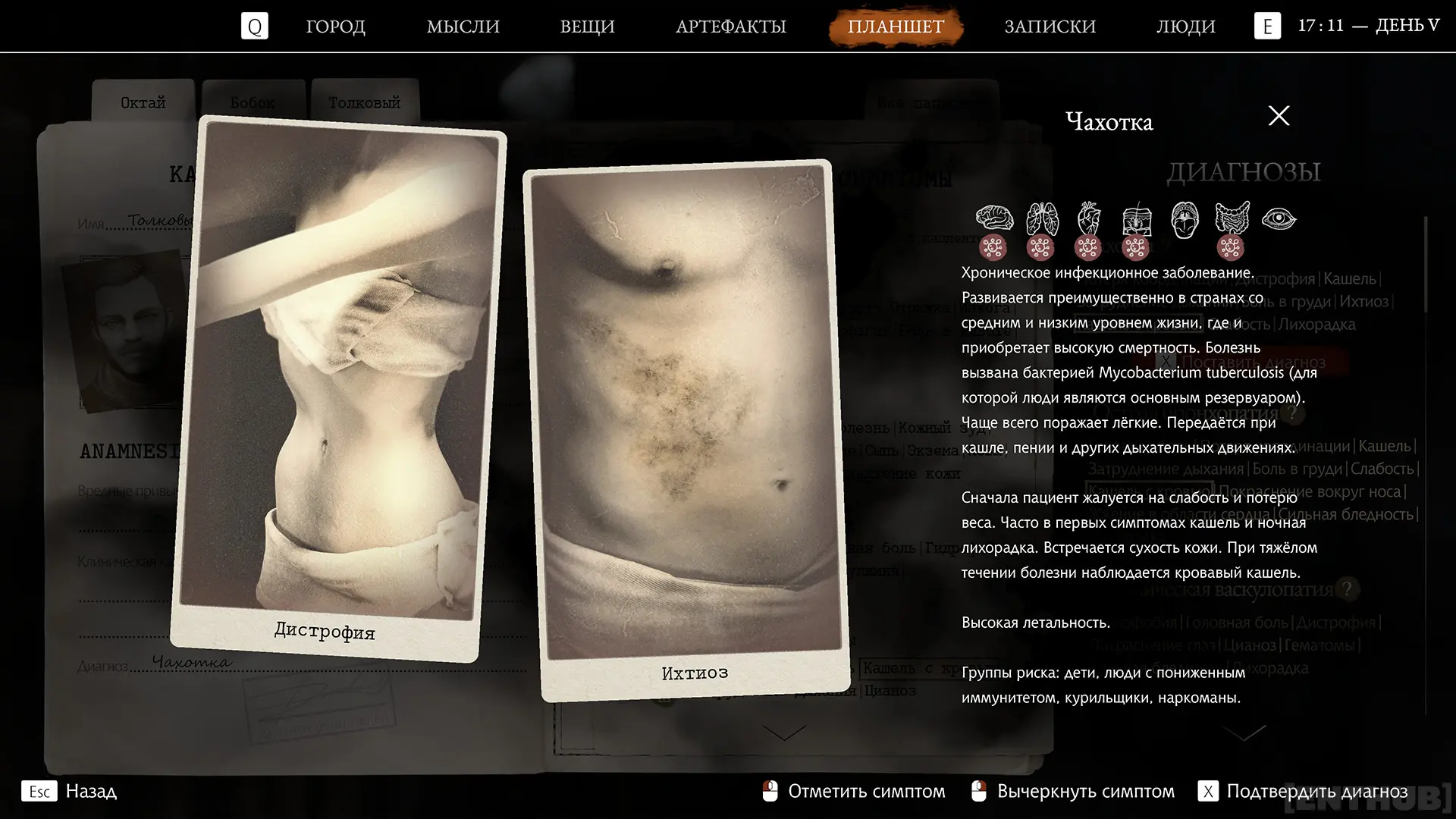
Task: Click the intestines organ icon
Action: (1231, 218)
